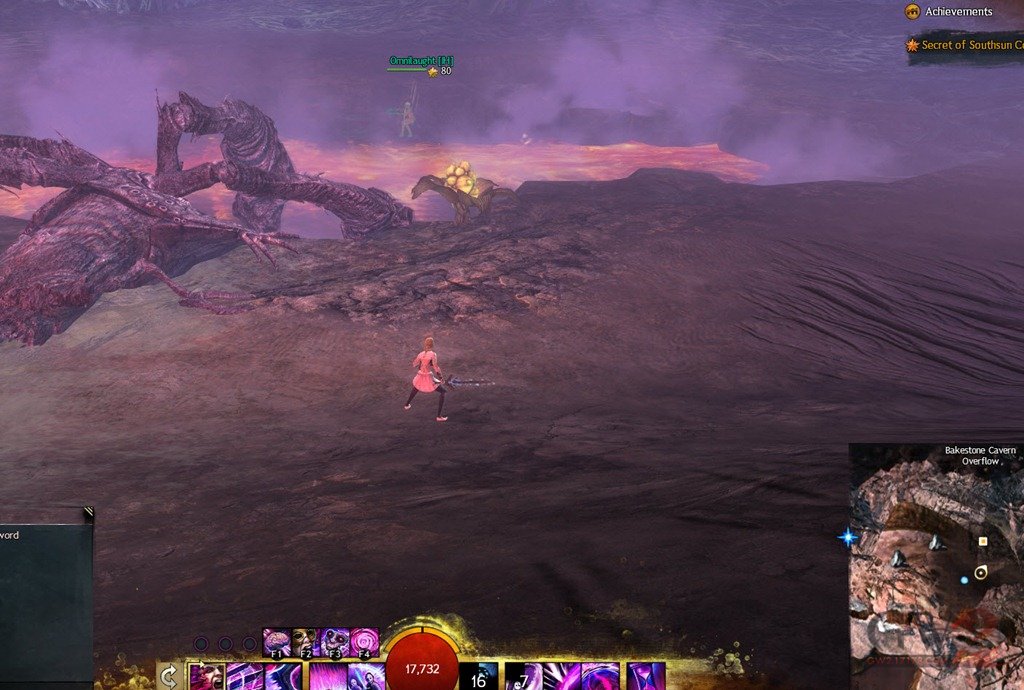Click the weapon swap arrow button

(x=170, y=677)
